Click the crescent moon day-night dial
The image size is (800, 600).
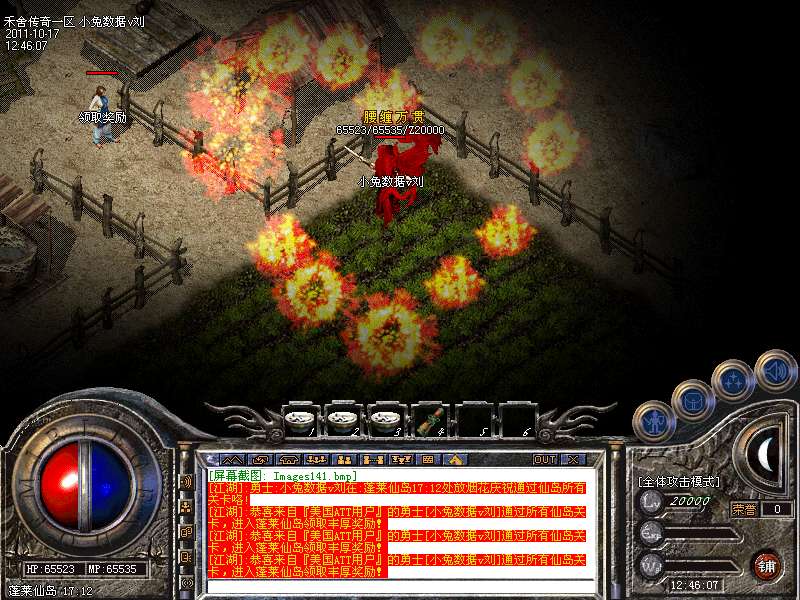(x=765, y=454)
